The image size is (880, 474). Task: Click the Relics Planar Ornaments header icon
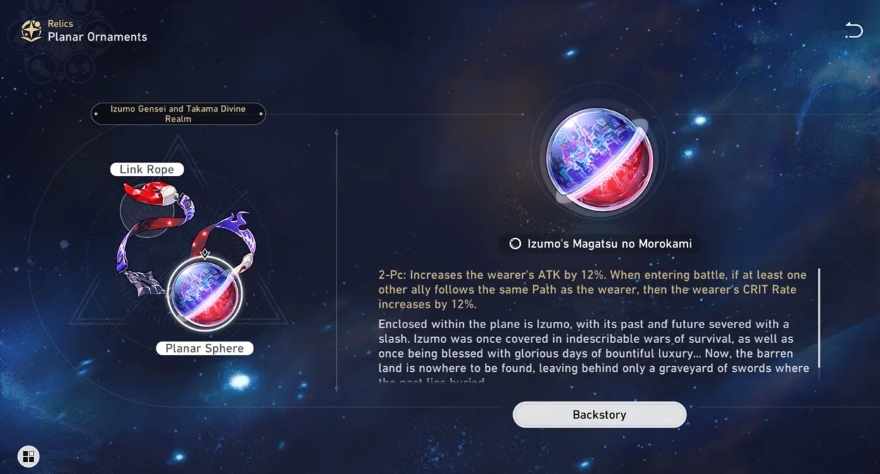31,31
